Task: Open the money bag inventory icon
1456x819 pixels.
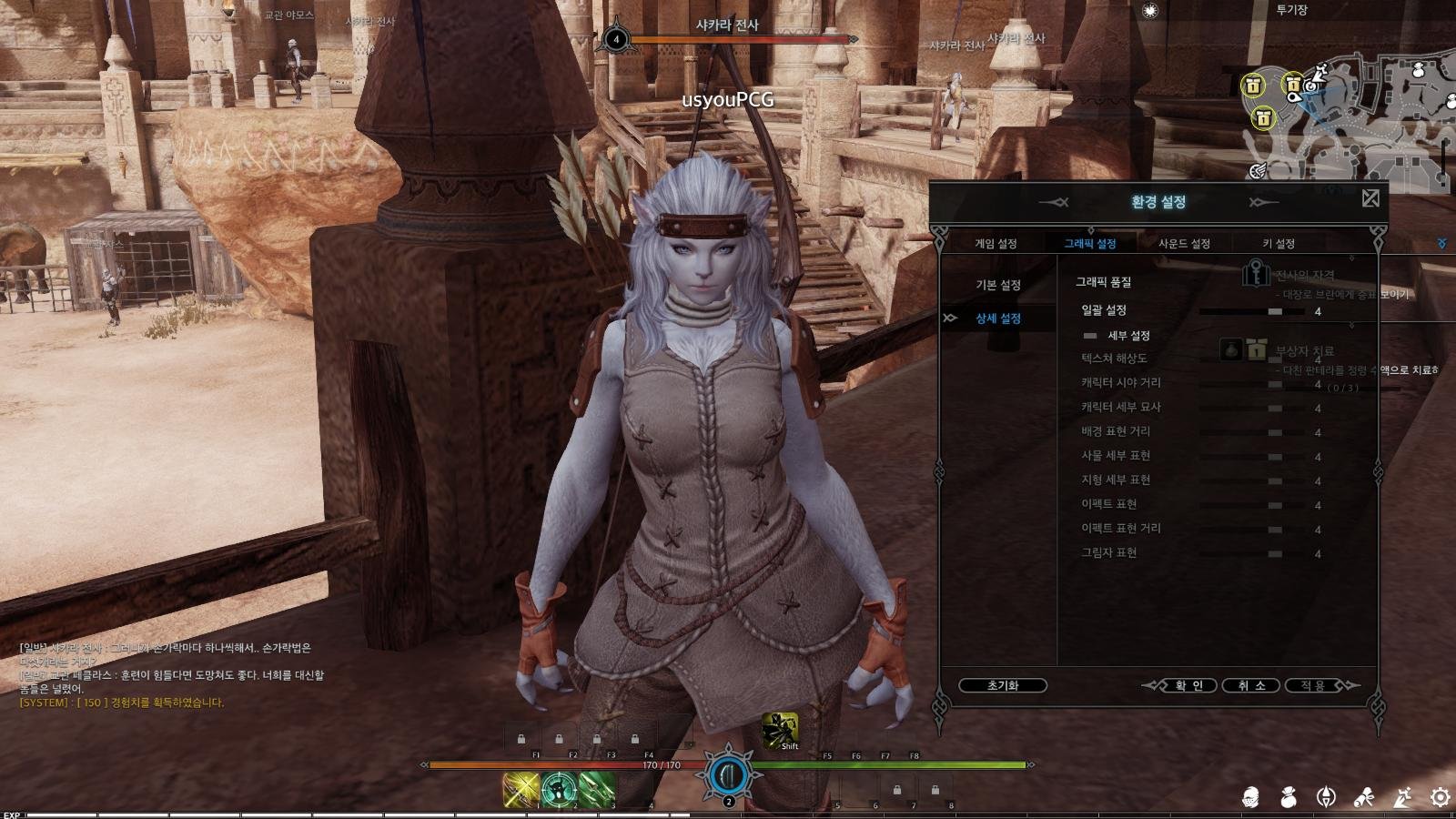Action: 1289,798
